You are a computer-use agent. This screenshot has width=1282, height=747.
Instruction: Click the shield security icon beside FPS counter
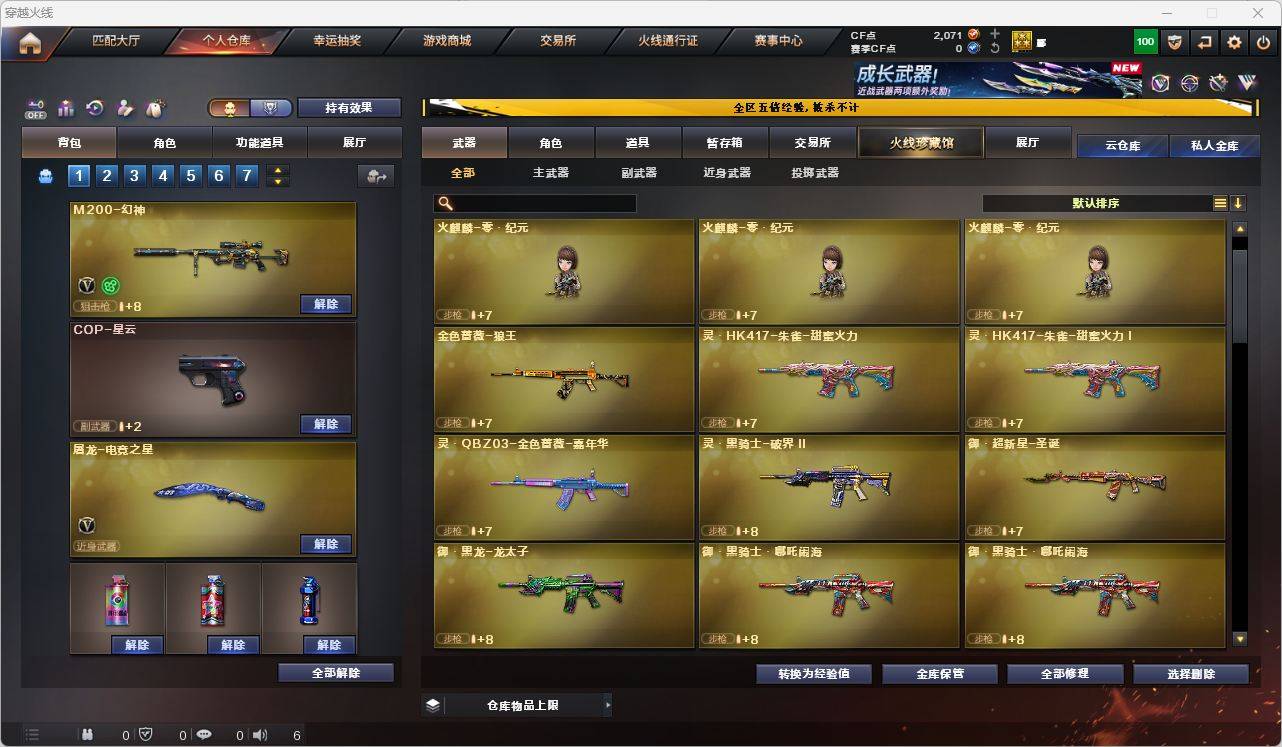coord(1175,42)
